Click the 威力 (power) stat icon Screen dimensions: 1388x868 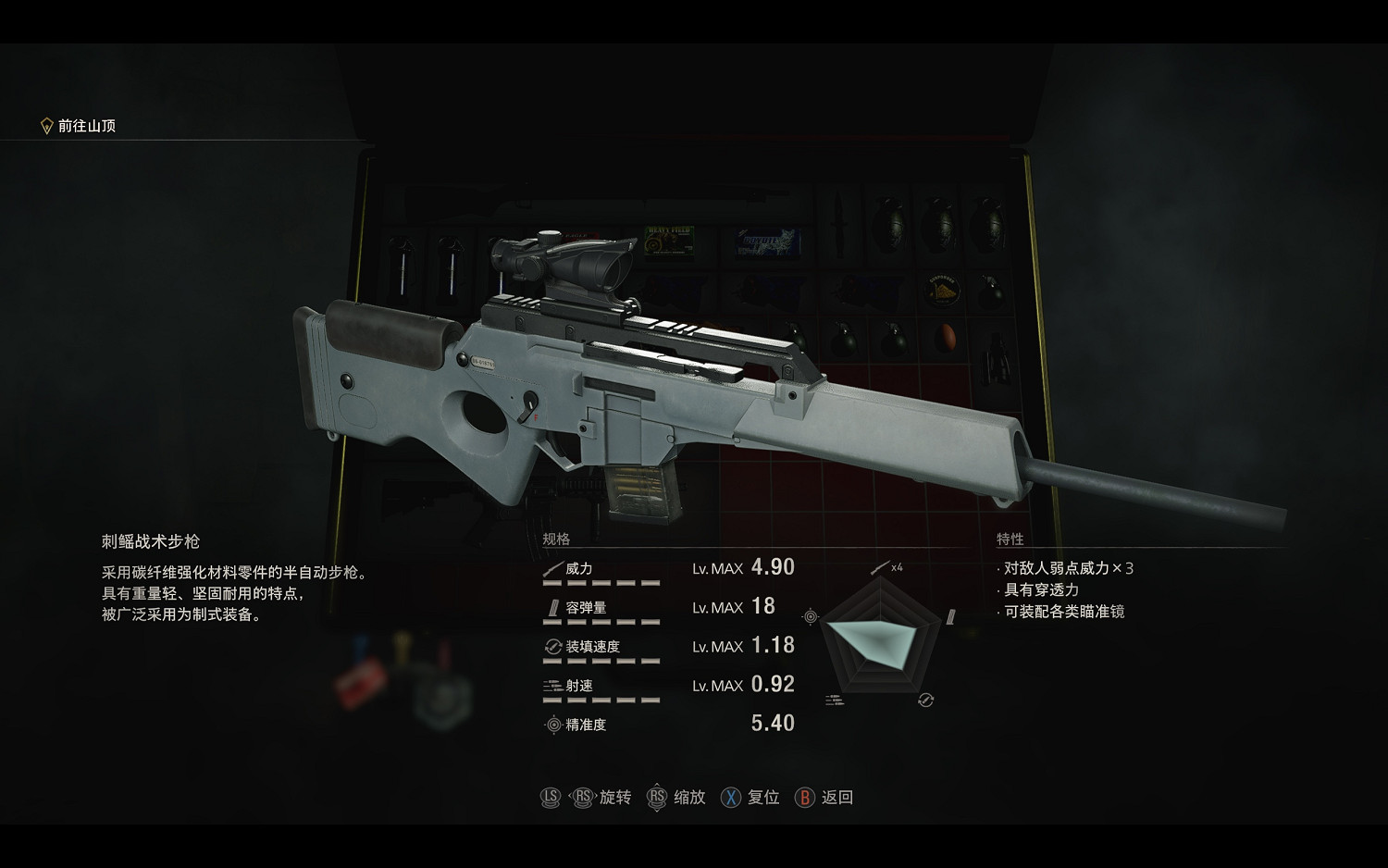point(553,569)
